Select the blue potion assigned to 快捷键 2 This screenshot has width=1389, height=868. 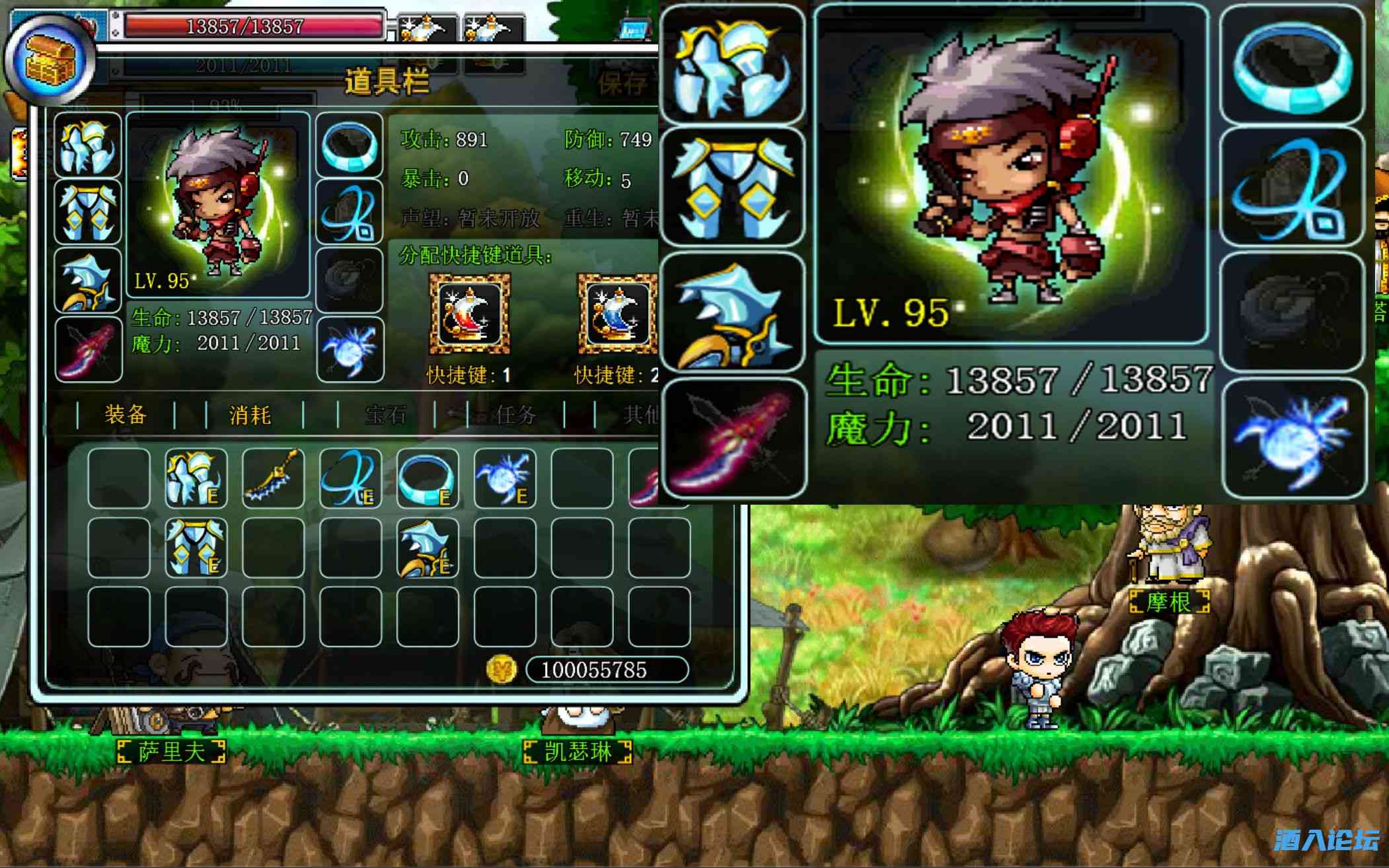tap(617, 314)
